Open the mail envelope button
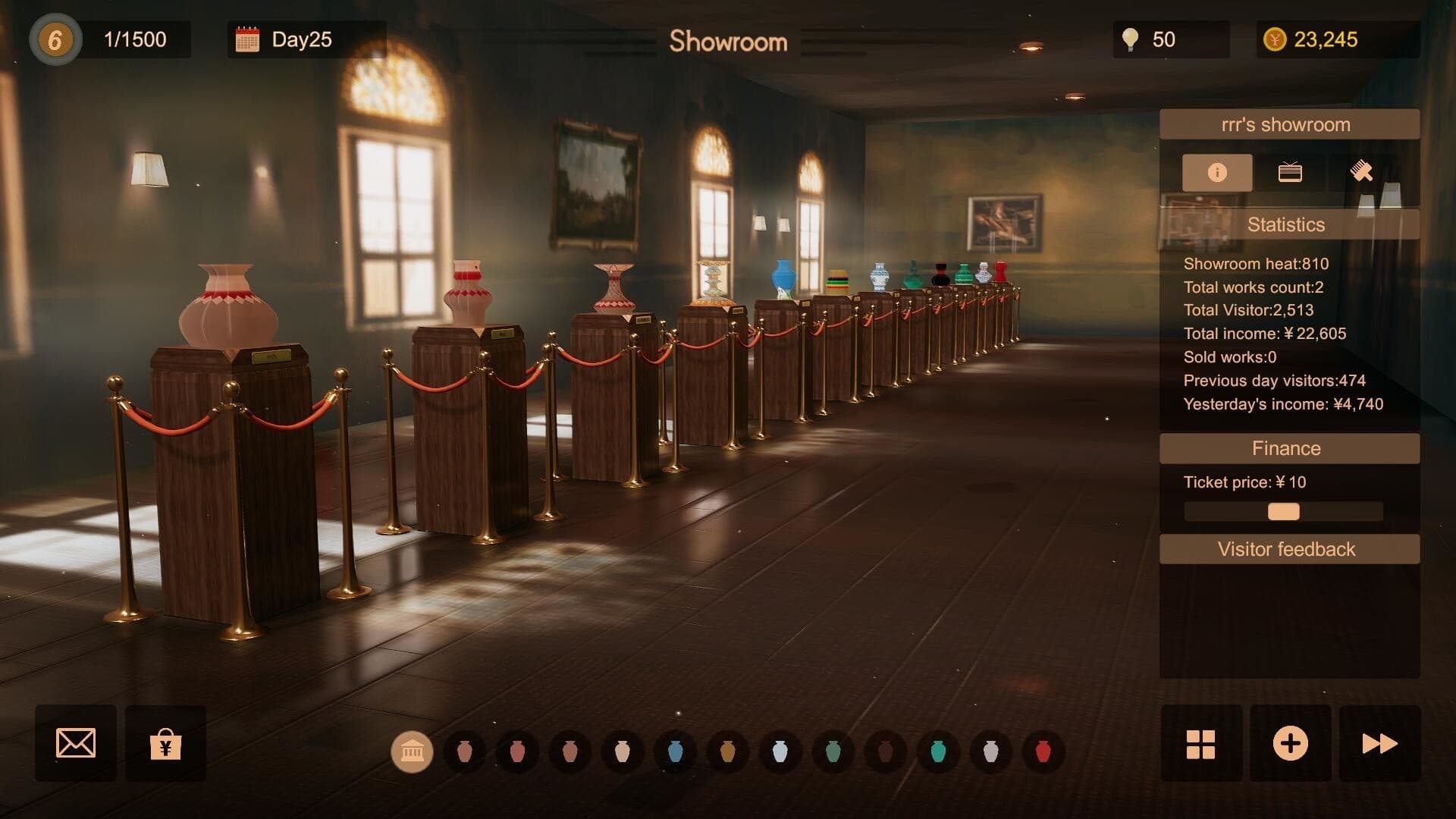Image resolution: width=1456 pixels, height=819 pixels. pyautogui.click(x=76, y=743)
